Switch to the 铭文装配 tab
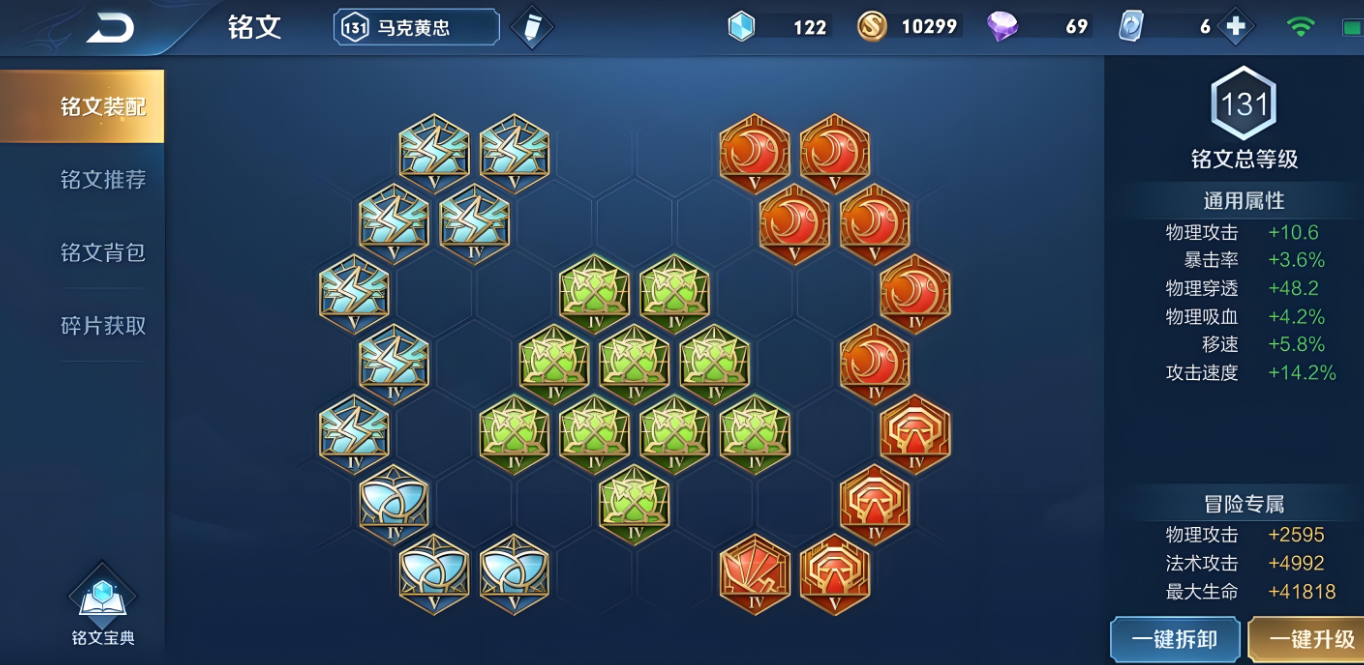Screen dimensions: 1364x665 (x=82, y=106)
